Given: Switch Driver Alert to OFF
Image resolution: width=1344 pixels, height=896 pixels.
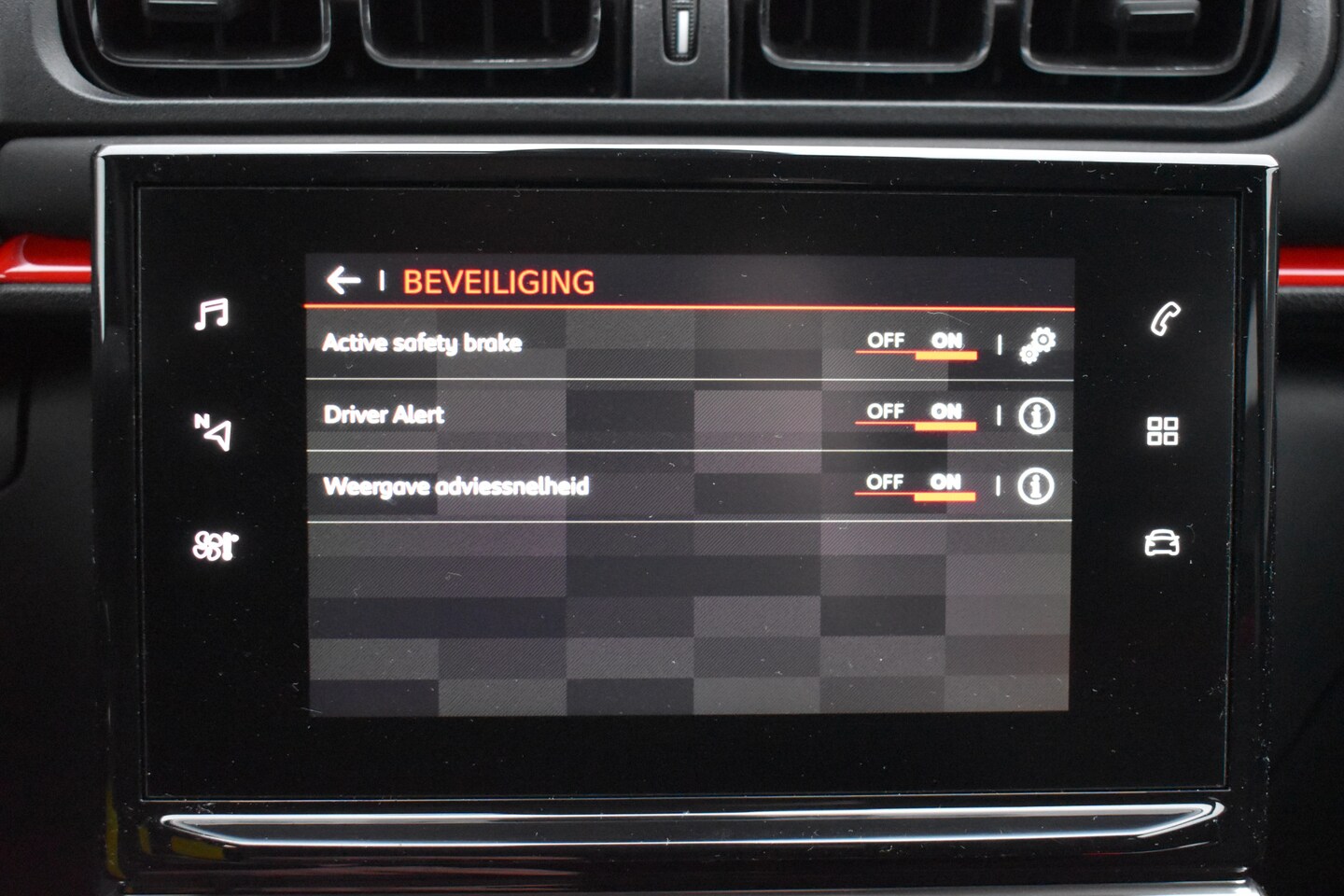Looking at the screenshot, I should pos(885,413).
